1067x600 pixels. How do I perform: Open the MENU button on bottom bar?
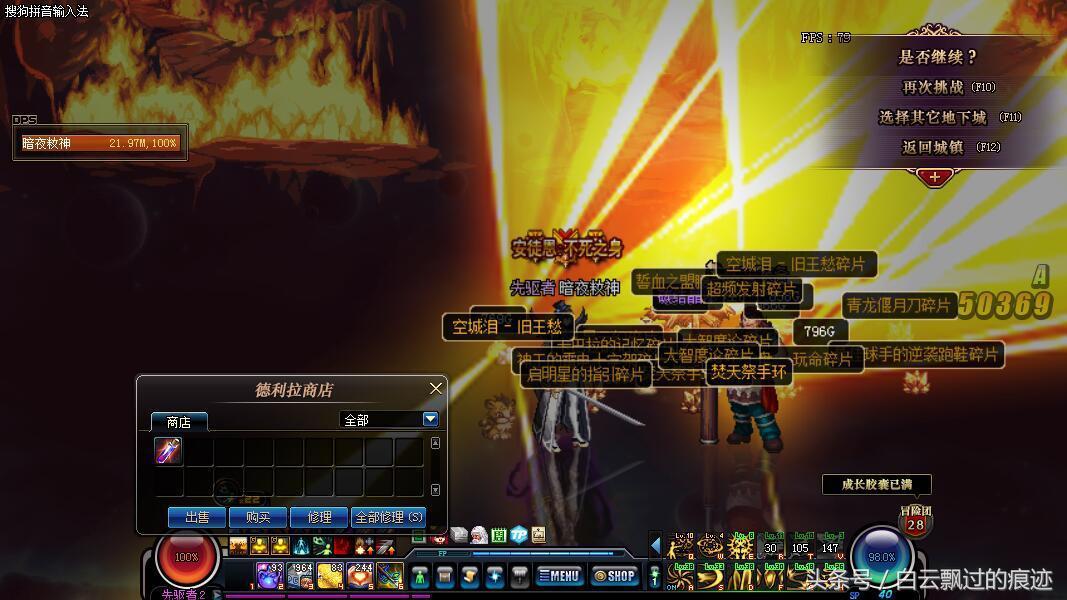pos(559,576)
